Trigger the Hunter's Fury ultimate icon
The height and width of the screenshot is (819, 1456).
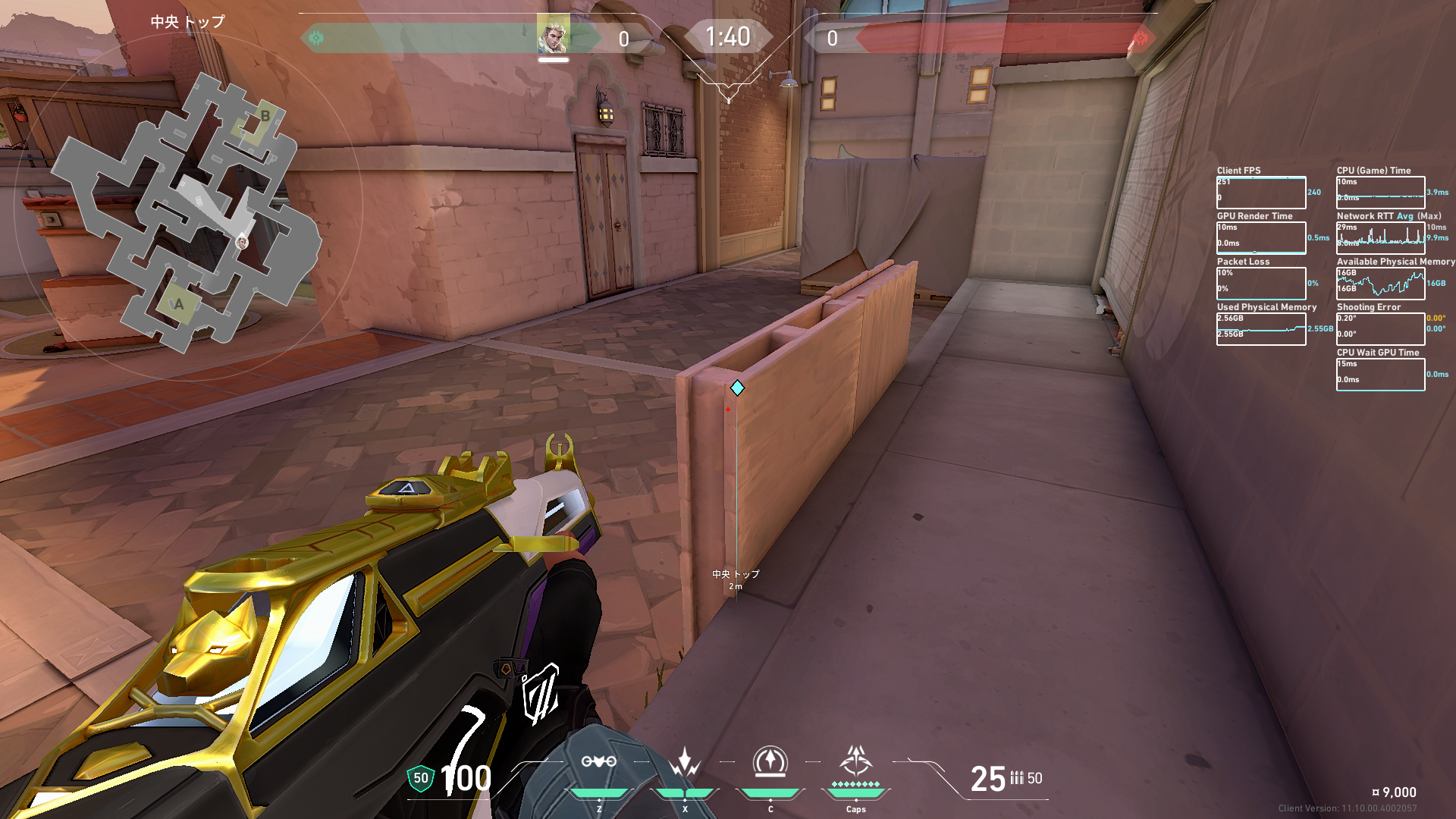856,760
